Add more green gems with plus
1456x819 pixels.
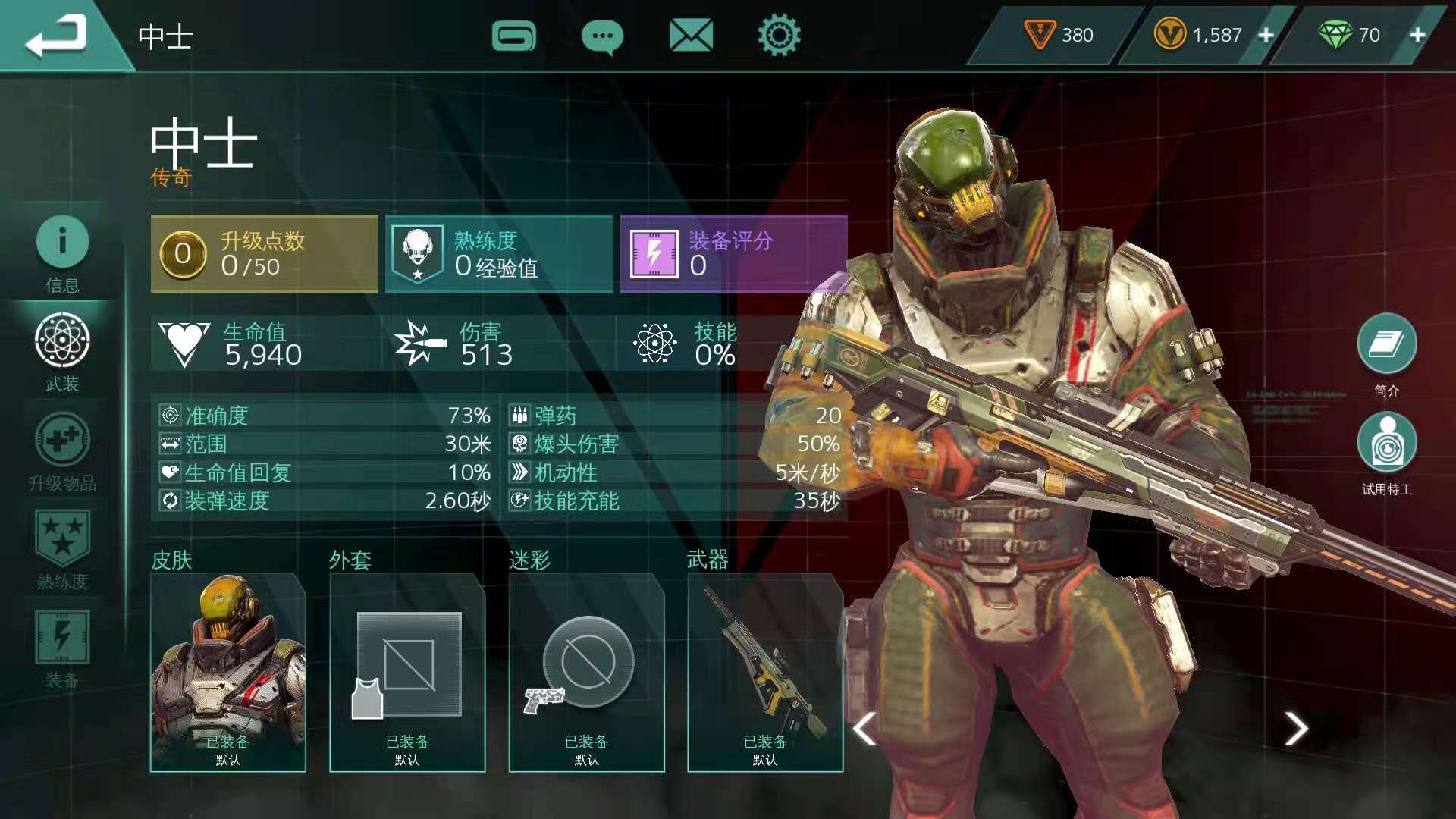(1417, 35)
